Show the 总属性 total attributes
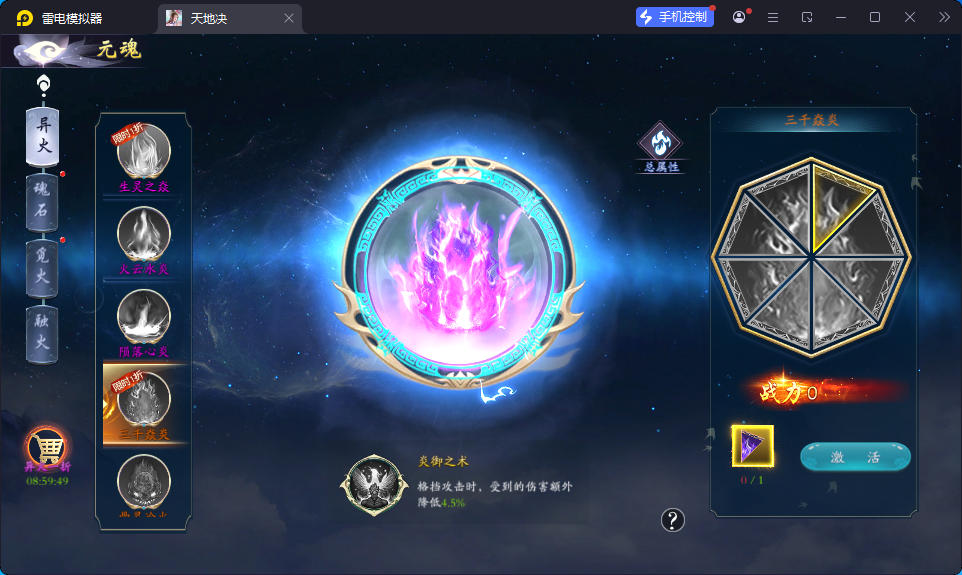The height and width of the screenshot is (575, 962). [660, 143]
